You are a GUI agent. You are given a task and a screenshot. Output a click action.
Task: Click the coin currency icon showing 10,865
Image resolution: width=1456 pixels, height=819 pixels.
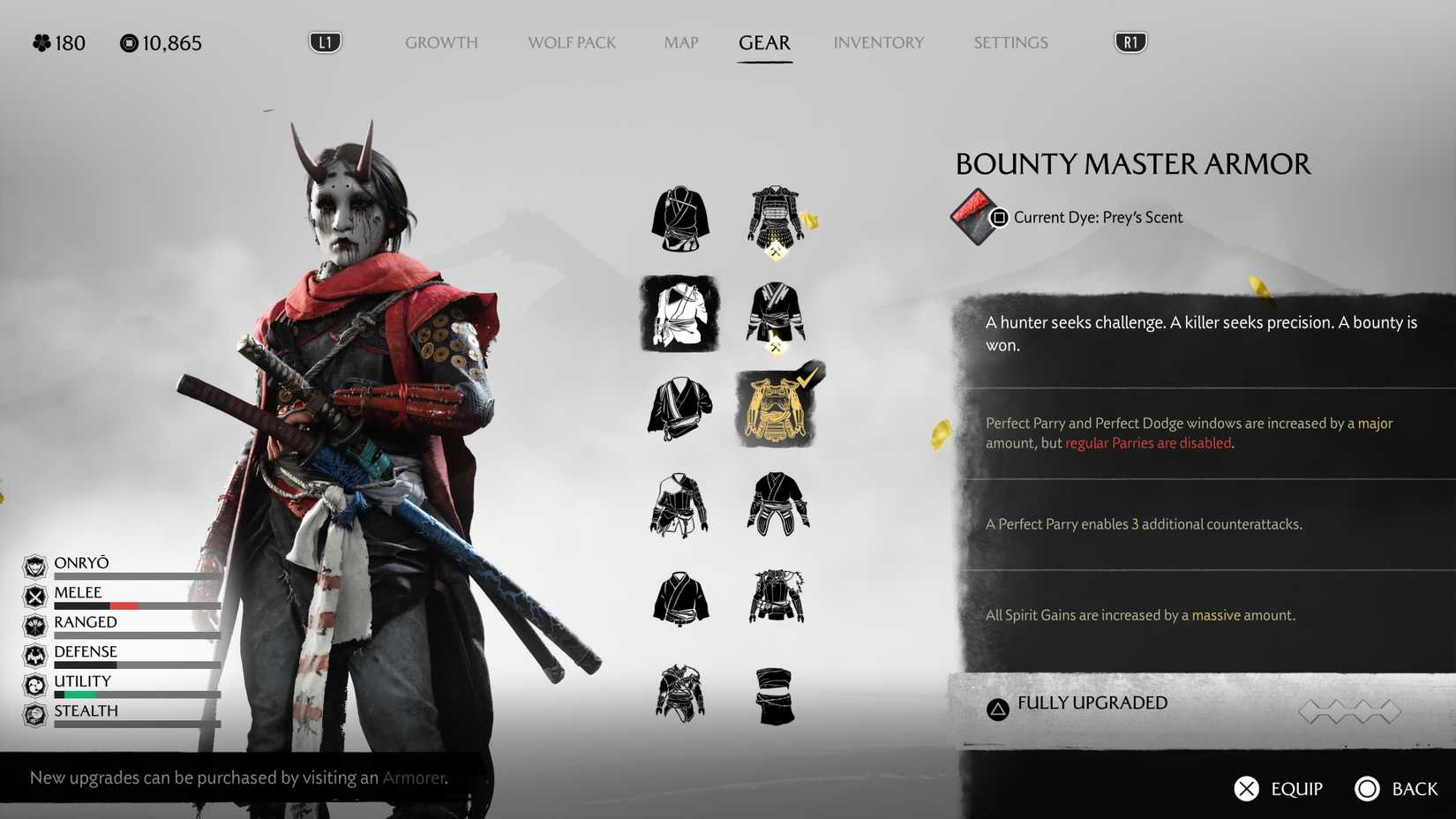(x=126, y=42)
